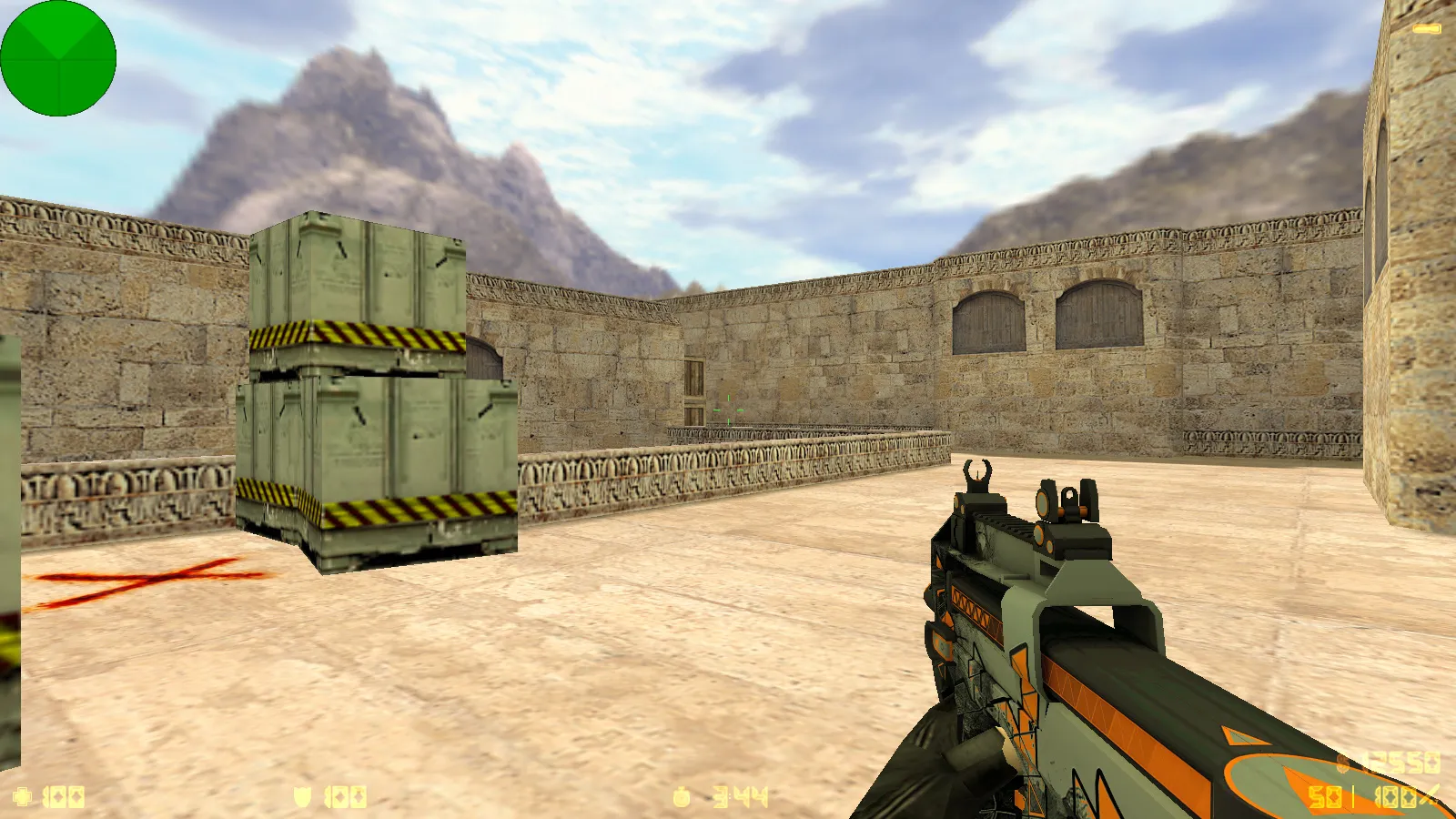Click the green crosshair at screen center
Image resolution: width=1456 pixels, height=819 pixels.
tap(728, 409)
